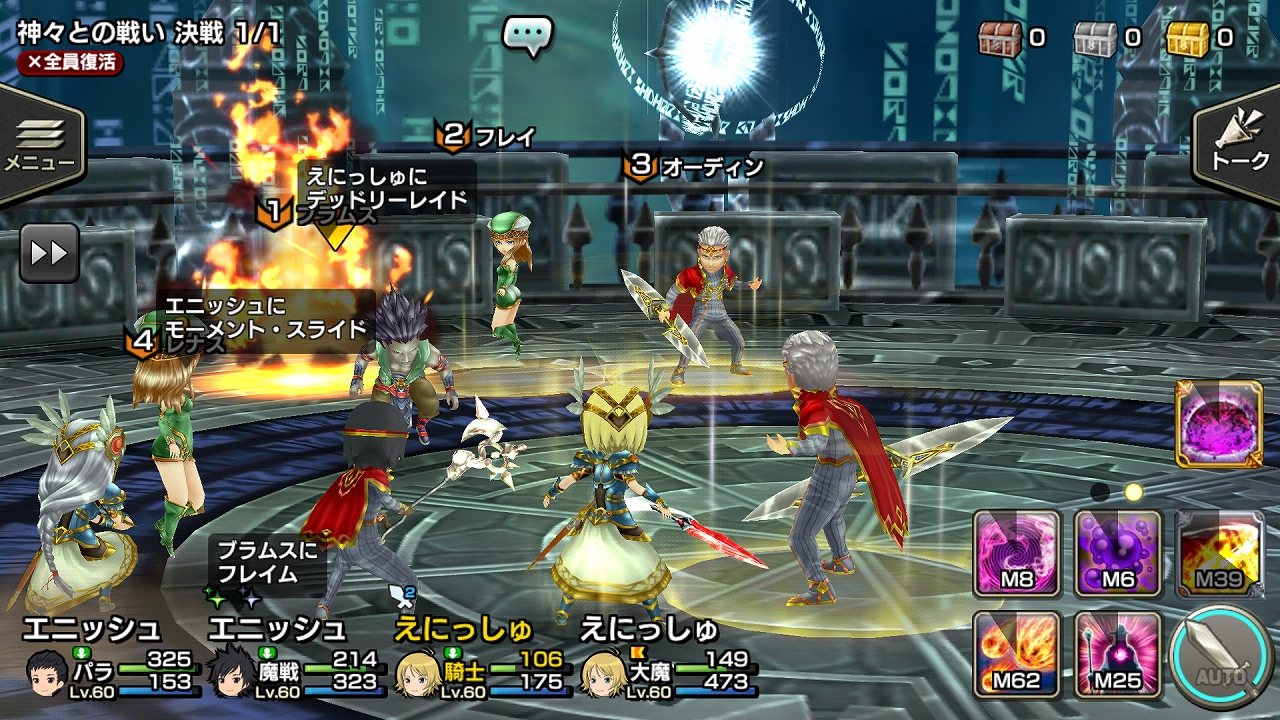Image resolution: width=1280 pixels, height=720 pixels.
Task: Activate the M25 mage staff skill
Action: 1118,654
